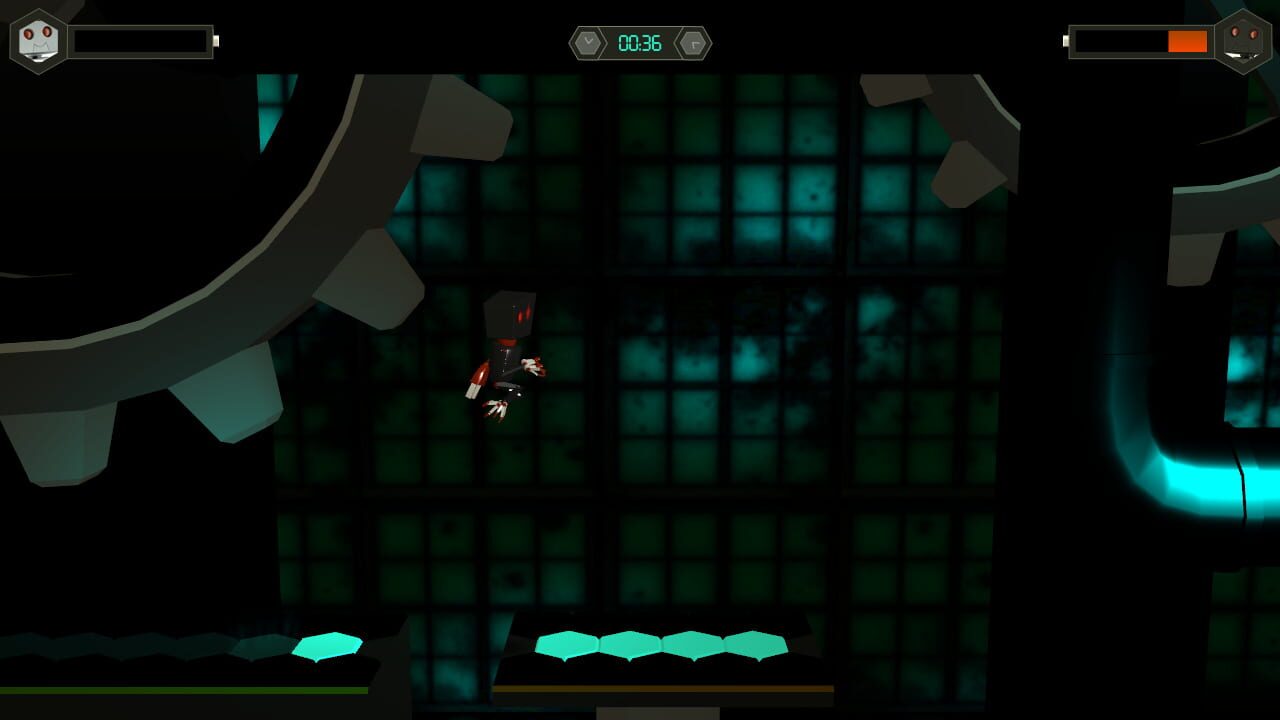Switch to the enemy status bar at top-right
The width and height of the screenshot is (1280, 720).
tap(1140, 42)
